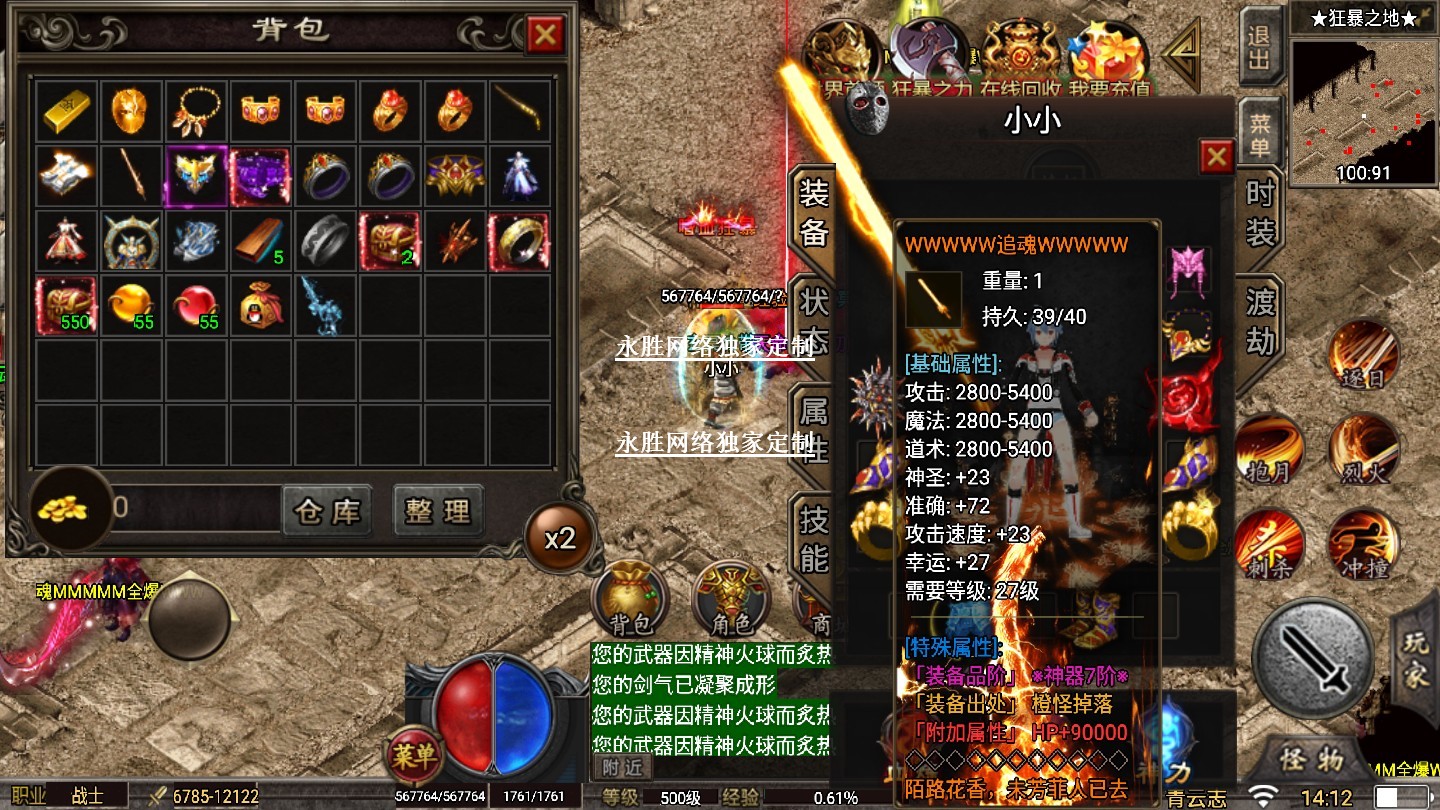Open the 仓库 warehouse

click(327, 512)
